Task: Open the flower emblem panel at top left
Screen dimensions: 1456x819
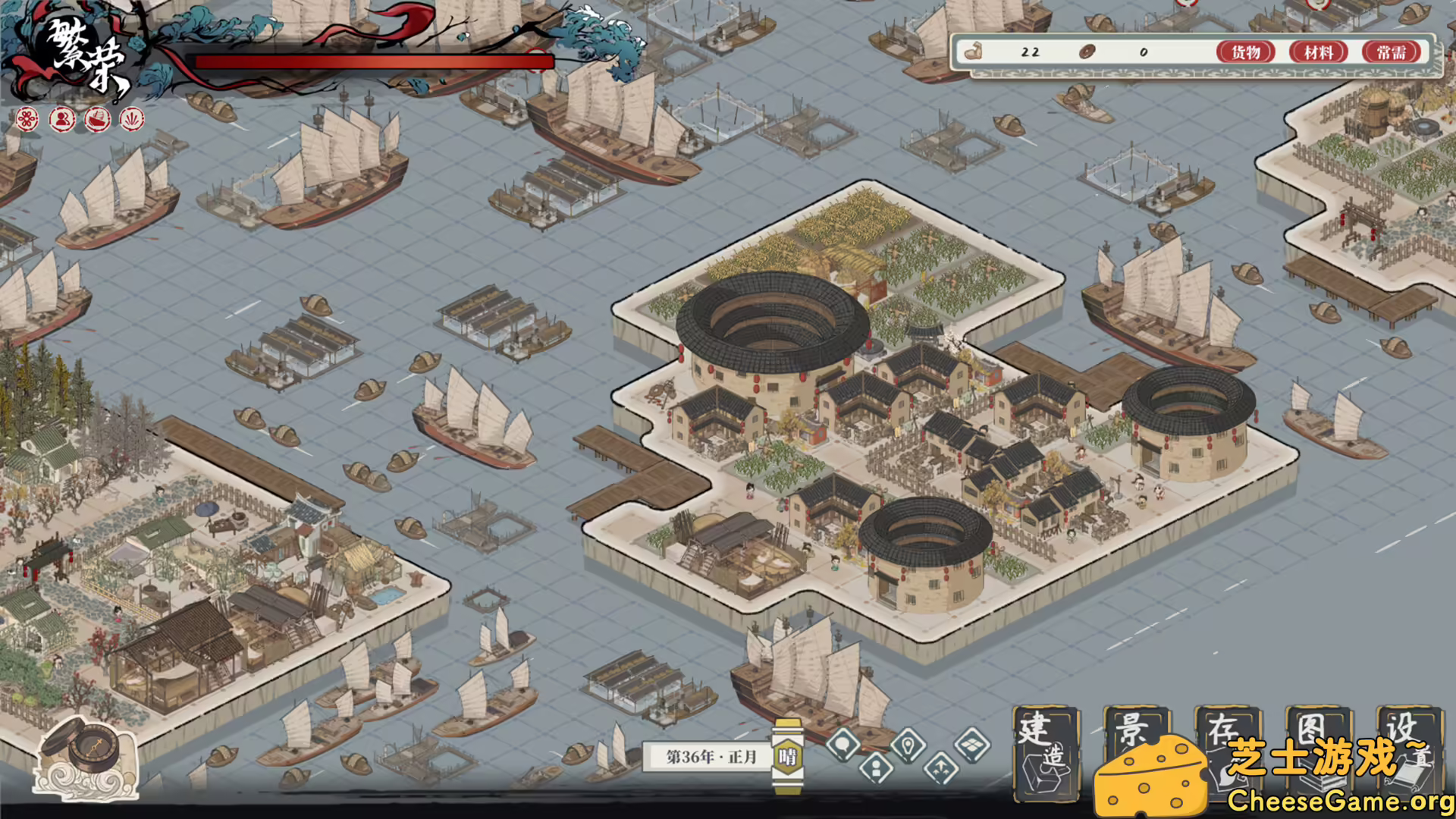Action: [27, 119]
